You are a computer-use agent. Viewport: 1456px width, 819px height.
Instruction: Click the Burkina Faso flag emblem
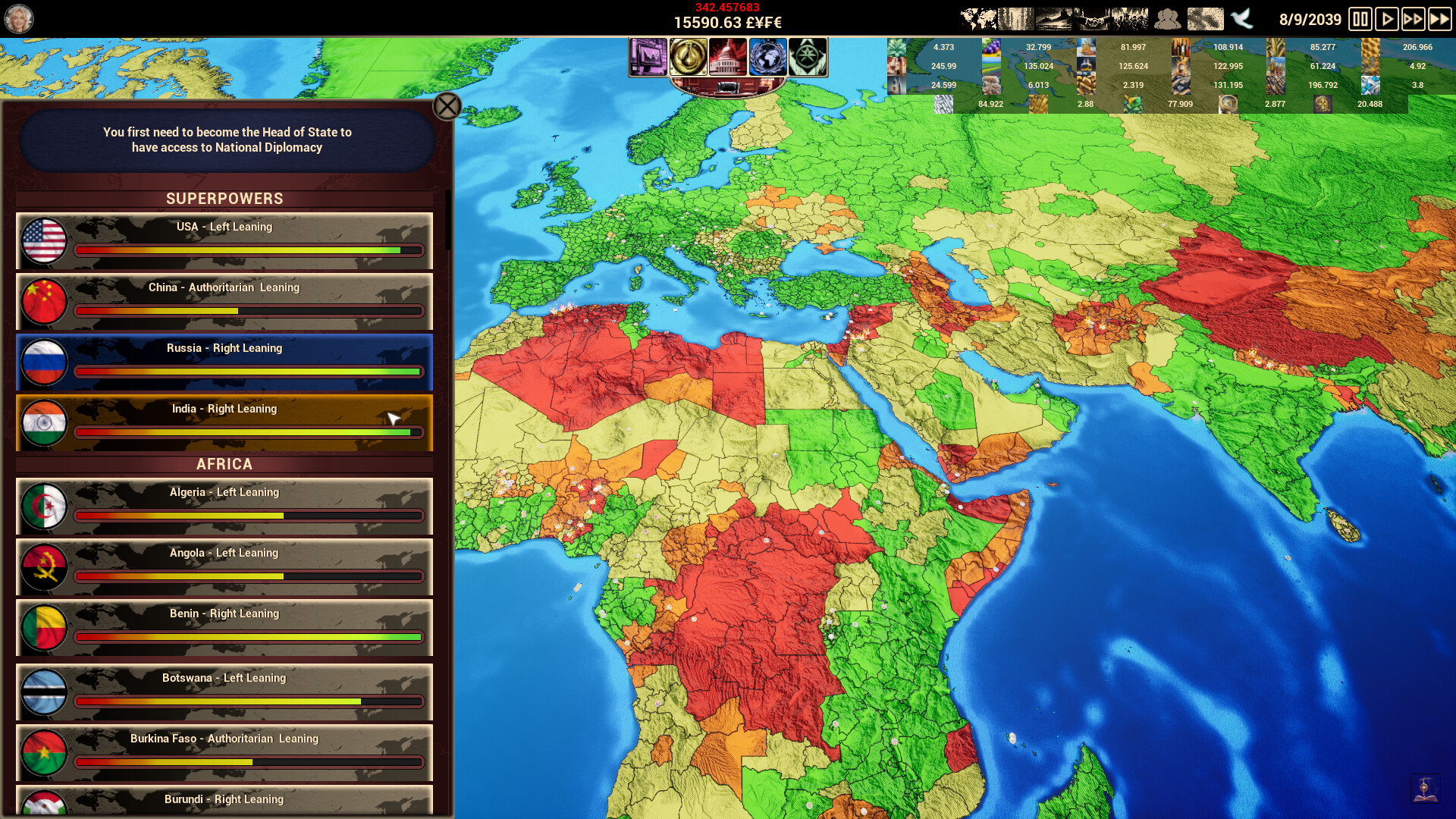click(x=44, y=754)
